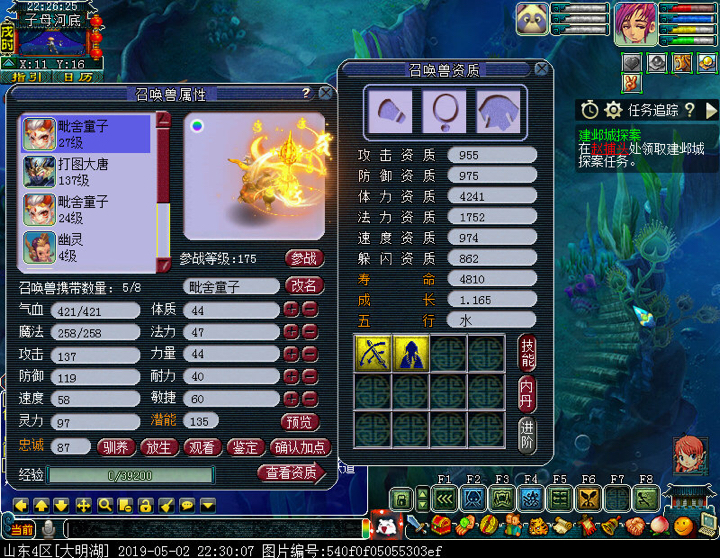Screen dimensions: 720x558
Task: Open the 进阶 tab
Action: pyautogui.click(x=528, y=432)
